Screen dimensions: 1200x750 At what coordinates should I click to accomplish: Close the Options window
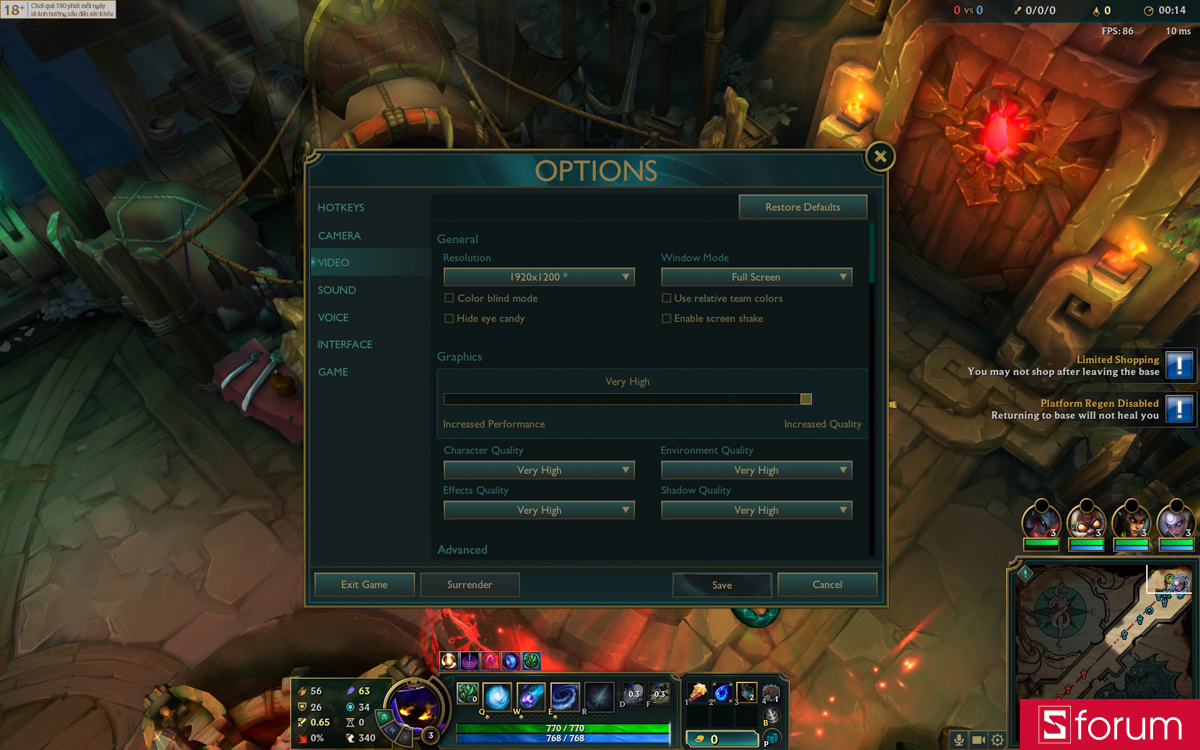[x=880, y=156]
